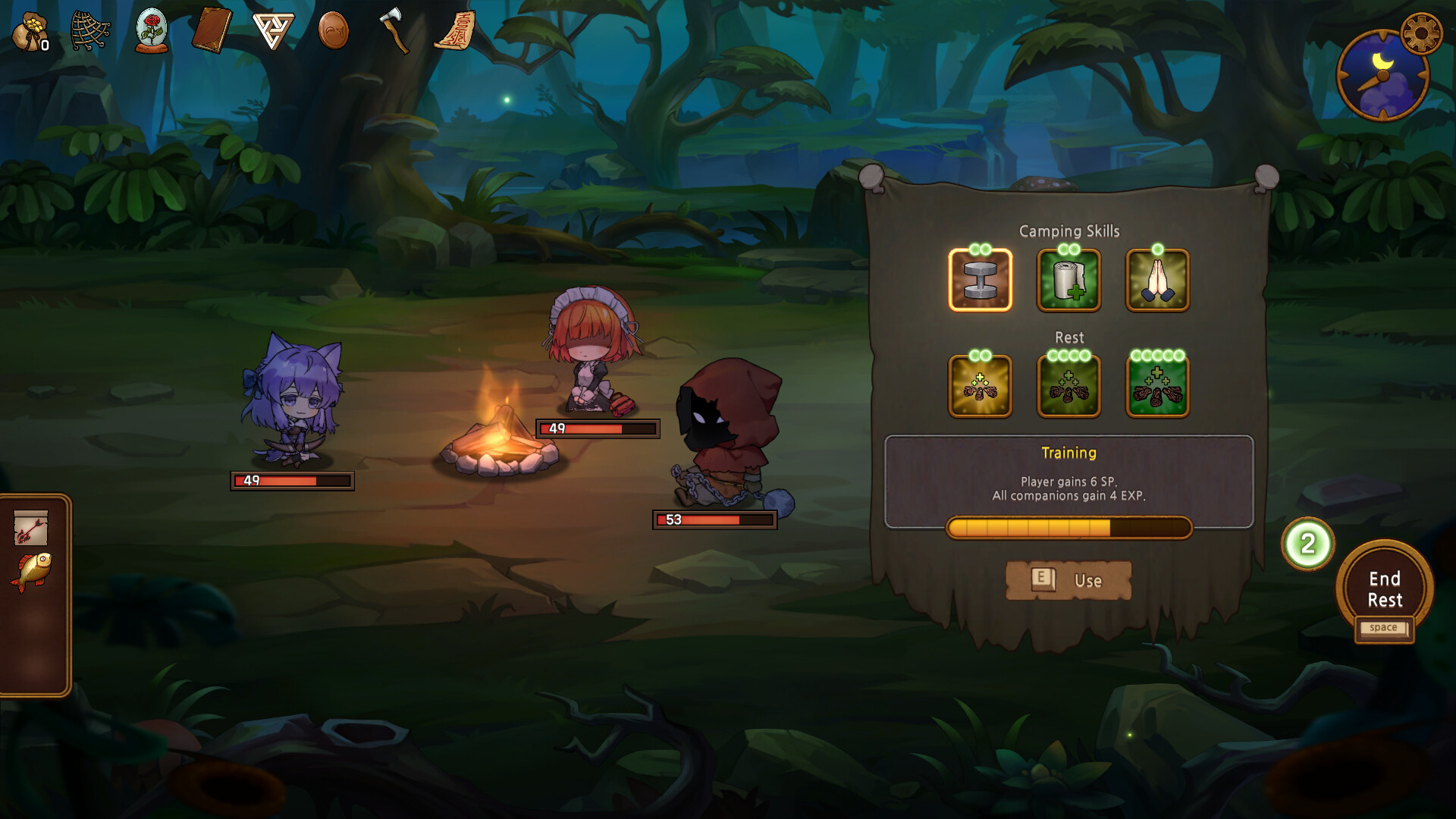Inspect the spider web net relic

(90, 32)
